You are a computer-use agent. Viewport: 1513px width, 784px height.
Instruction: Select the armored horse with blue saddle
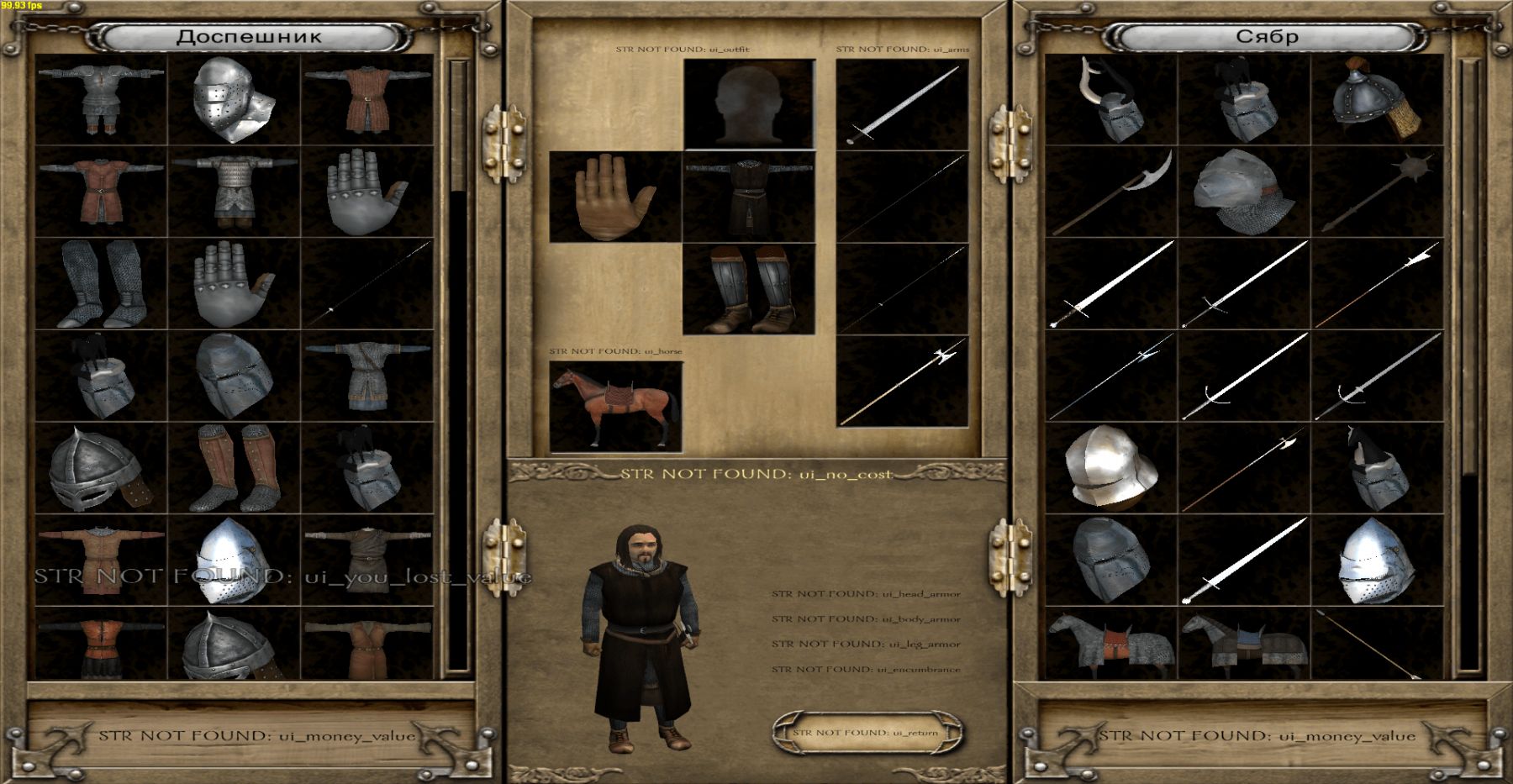(1245, 644)
